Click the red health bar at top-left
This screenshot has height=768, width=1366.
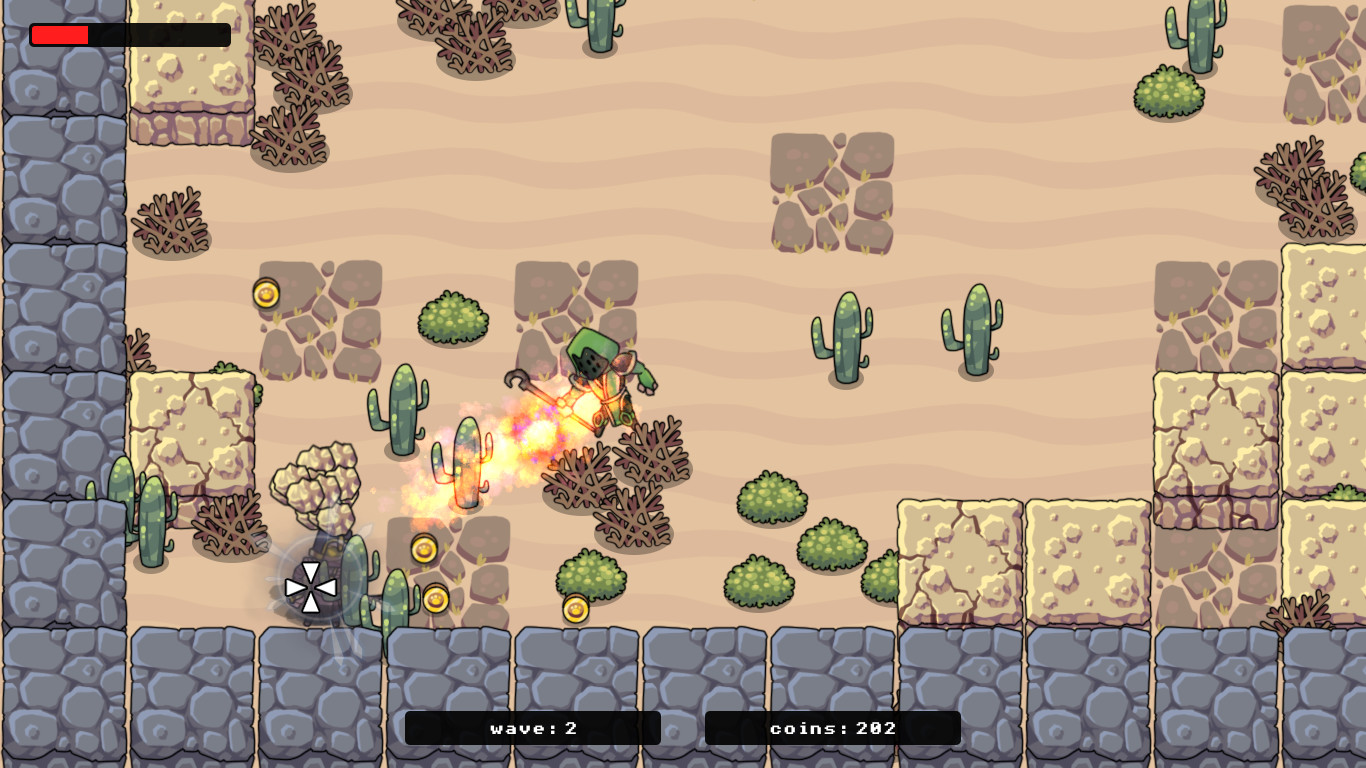(x=60, y=35)
